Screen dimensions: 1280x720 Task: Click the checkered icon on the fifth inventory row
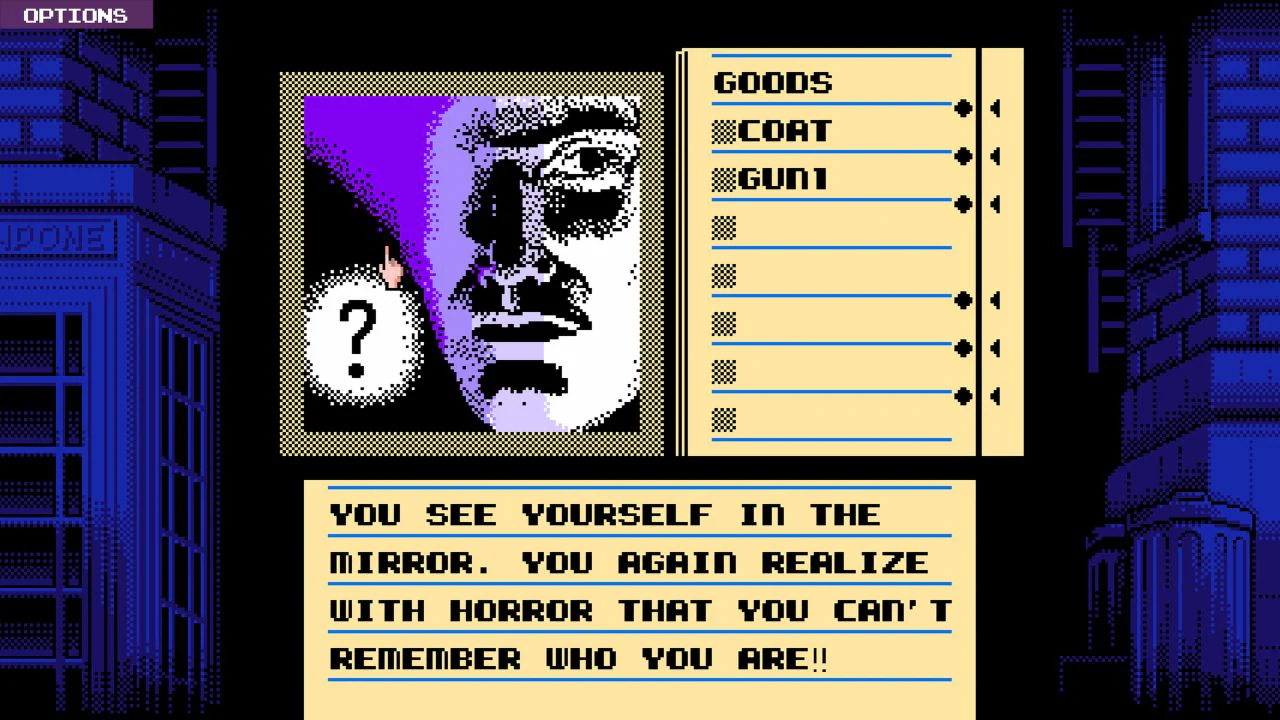pos(723,275)
